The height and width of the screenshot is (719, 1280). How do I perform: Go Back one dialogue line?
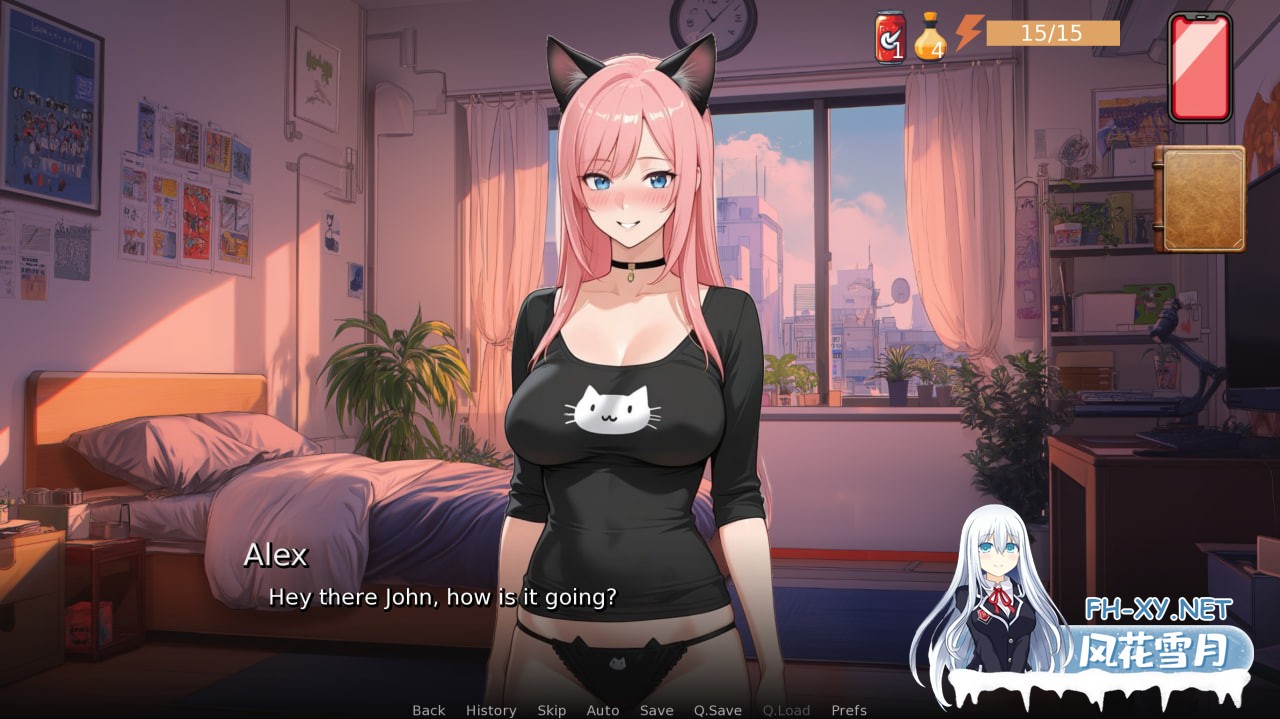click(428, 710)
